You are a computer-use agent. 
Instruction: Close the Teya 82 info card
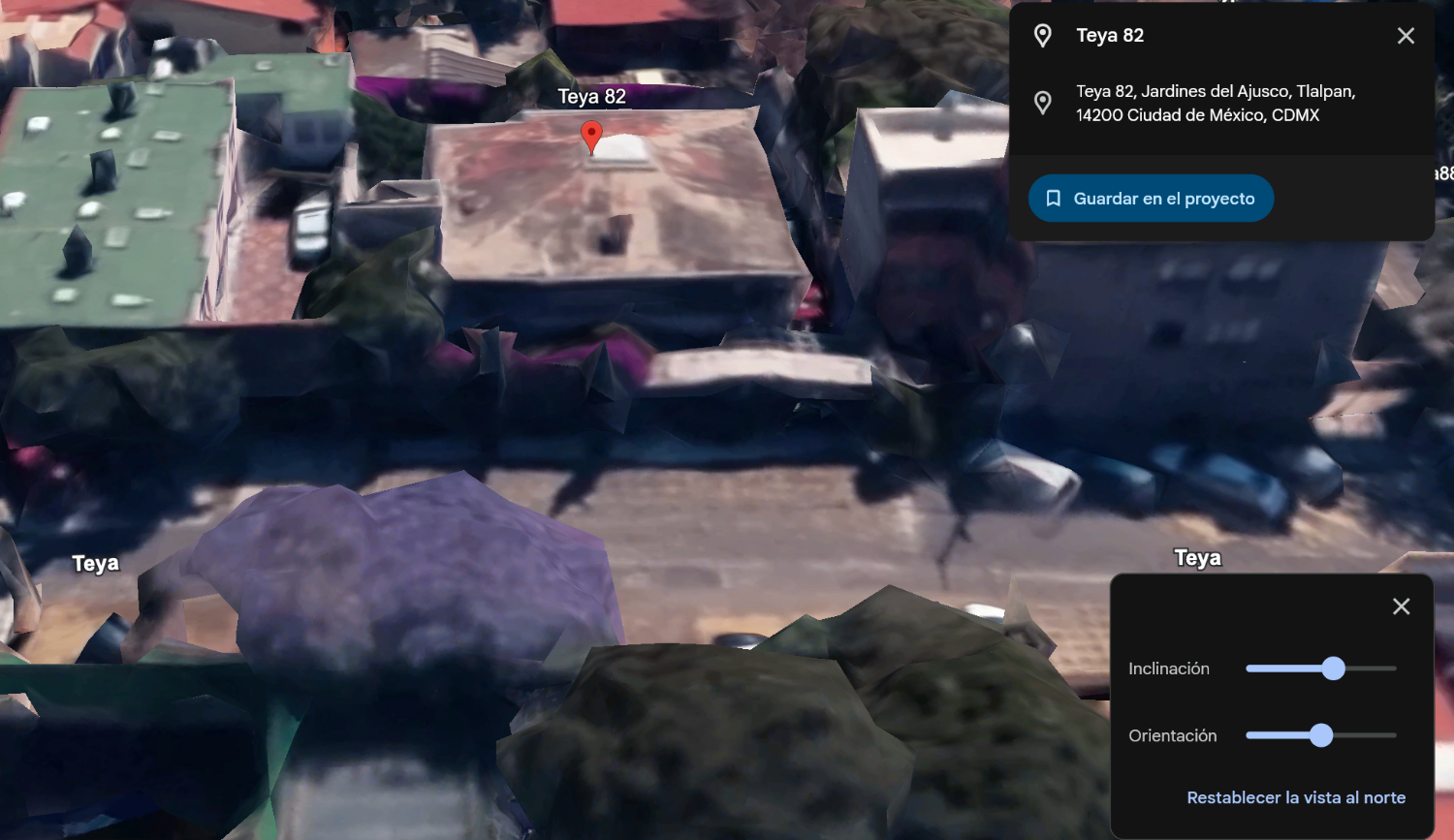point(1406,36)
